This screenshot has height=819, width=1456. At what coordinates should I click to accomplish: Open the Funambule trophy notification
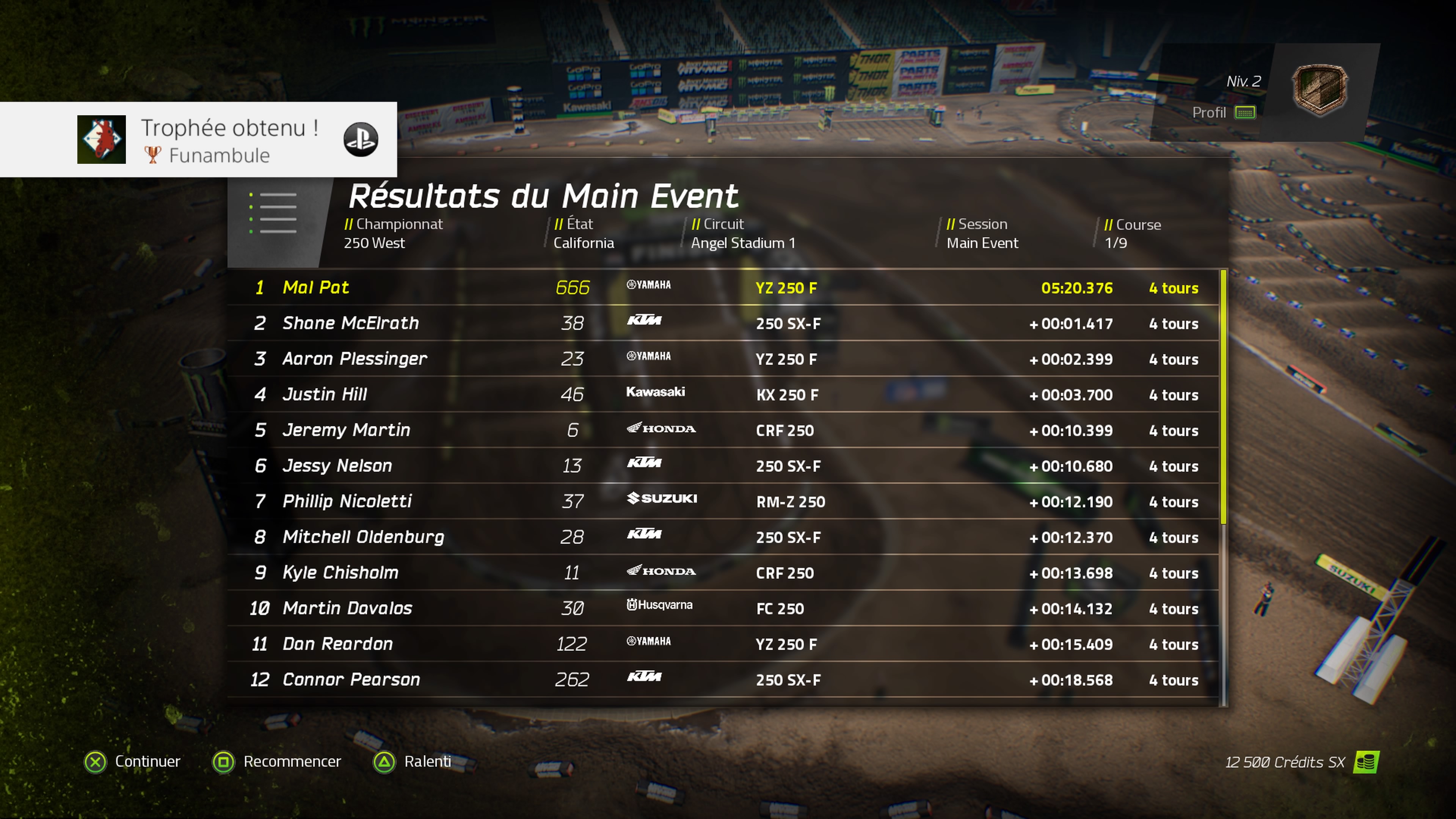(198, 140)
